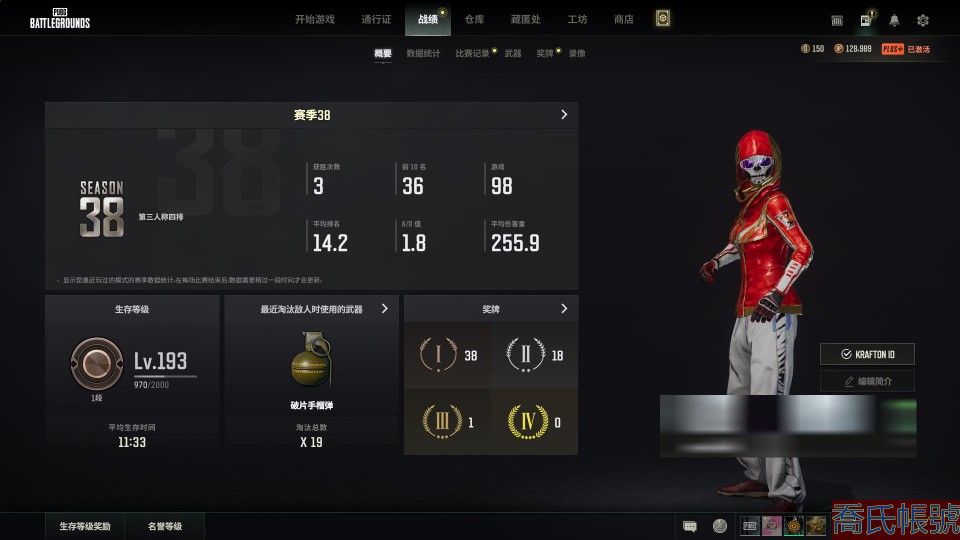
Task: Choose 编辑简介 to edit profile
Action: point(867,381)
